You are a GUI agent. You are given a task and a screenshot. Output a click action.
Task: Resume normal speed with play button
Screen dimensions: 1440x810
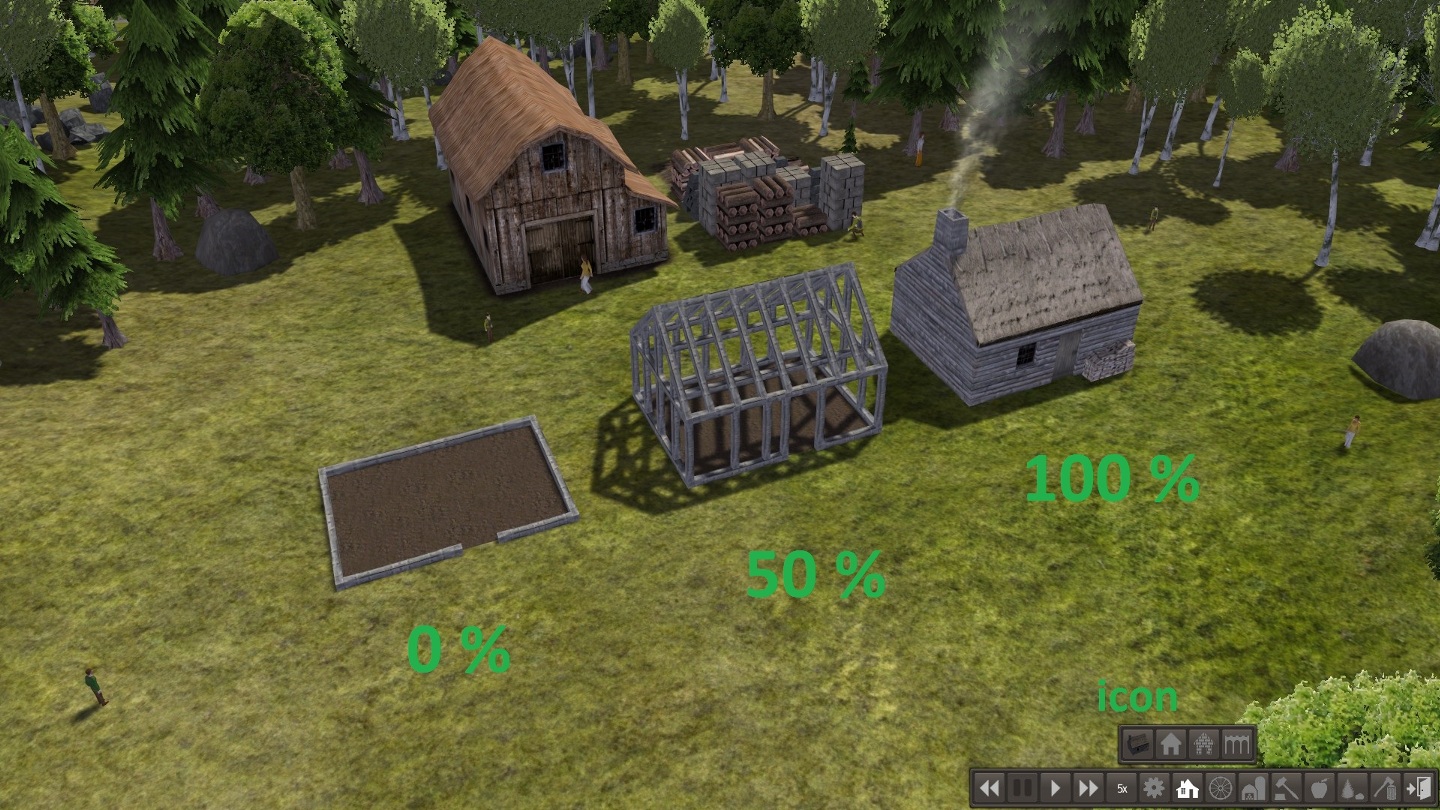(x=1055, y=788)
